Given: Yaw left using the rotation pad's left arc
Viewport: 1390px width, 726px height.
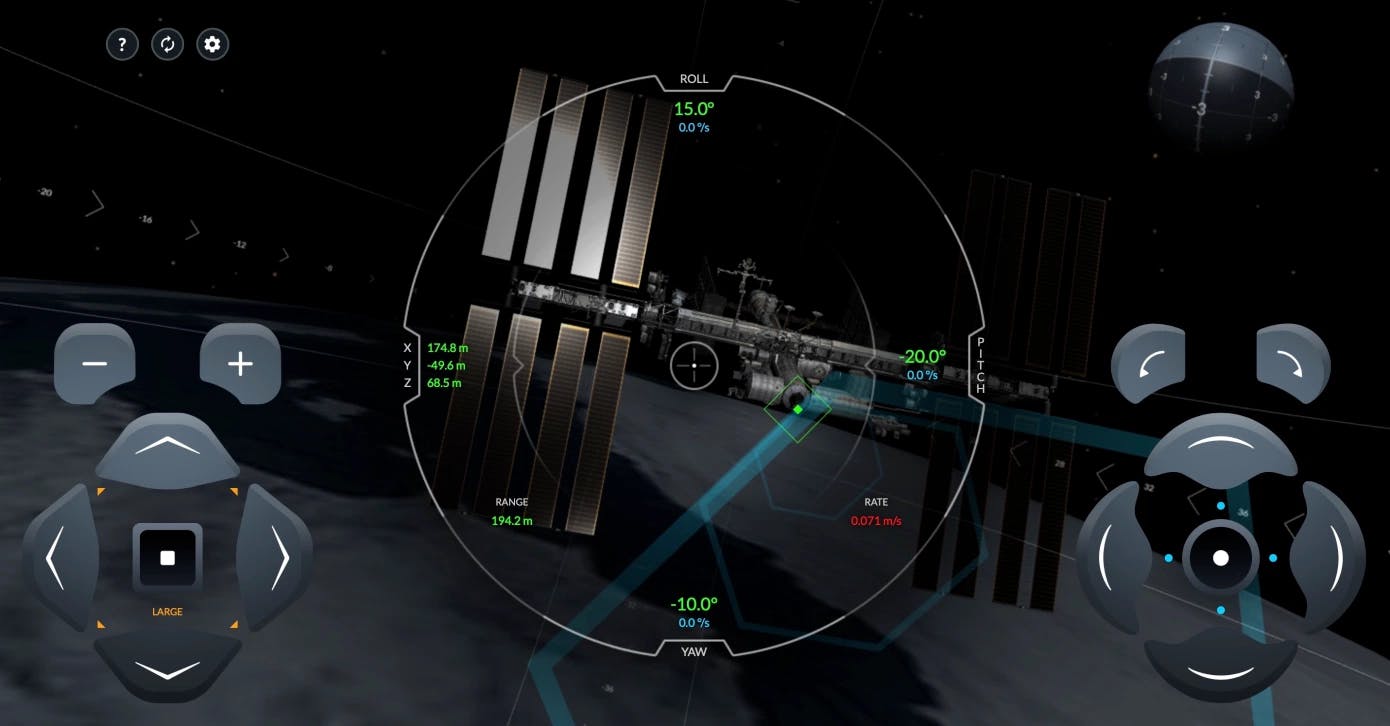Looking at the screenshot, I should coord(1110,557).
